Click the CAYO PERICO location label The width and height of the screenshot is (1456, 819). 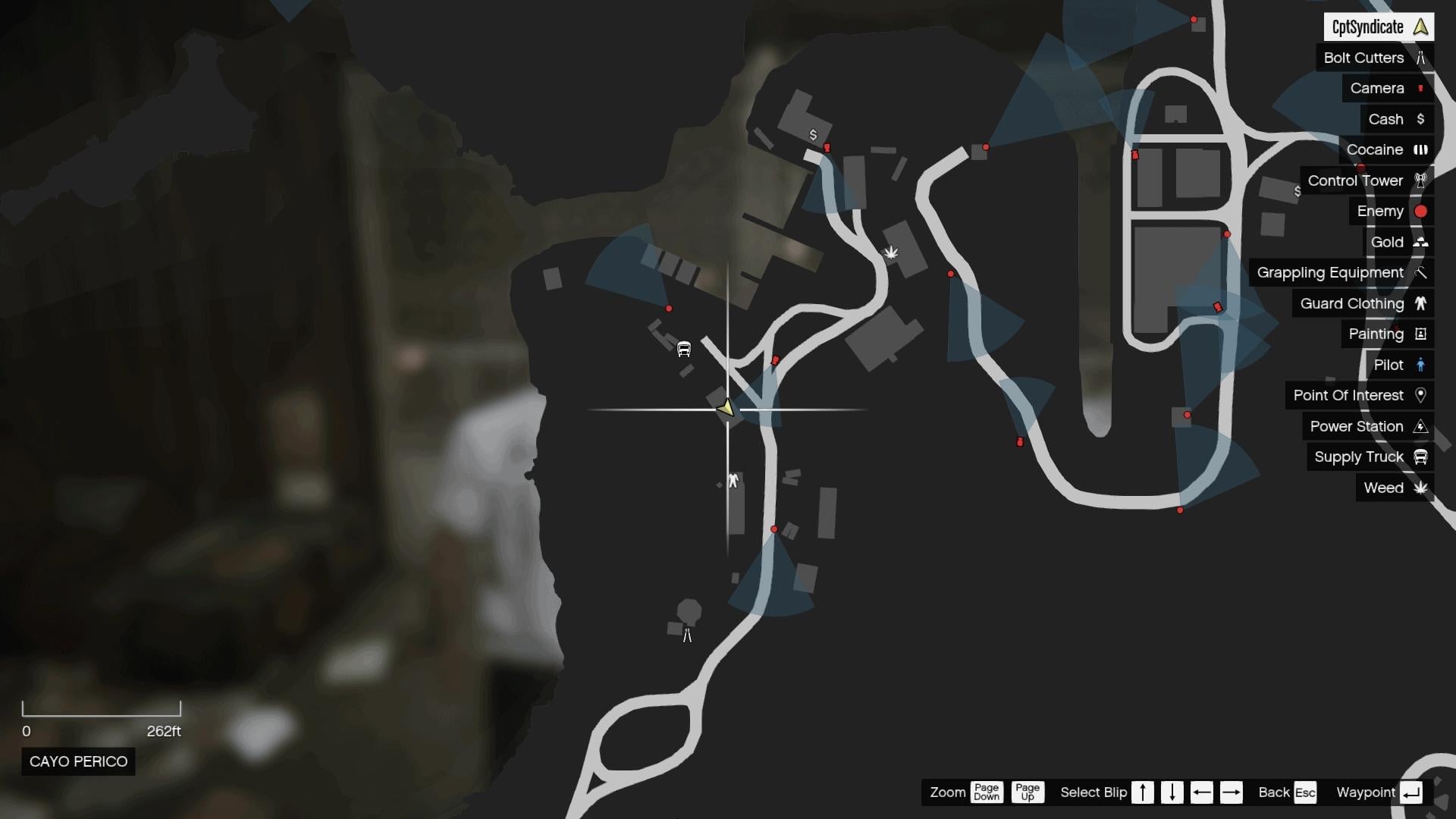[77, 761]
